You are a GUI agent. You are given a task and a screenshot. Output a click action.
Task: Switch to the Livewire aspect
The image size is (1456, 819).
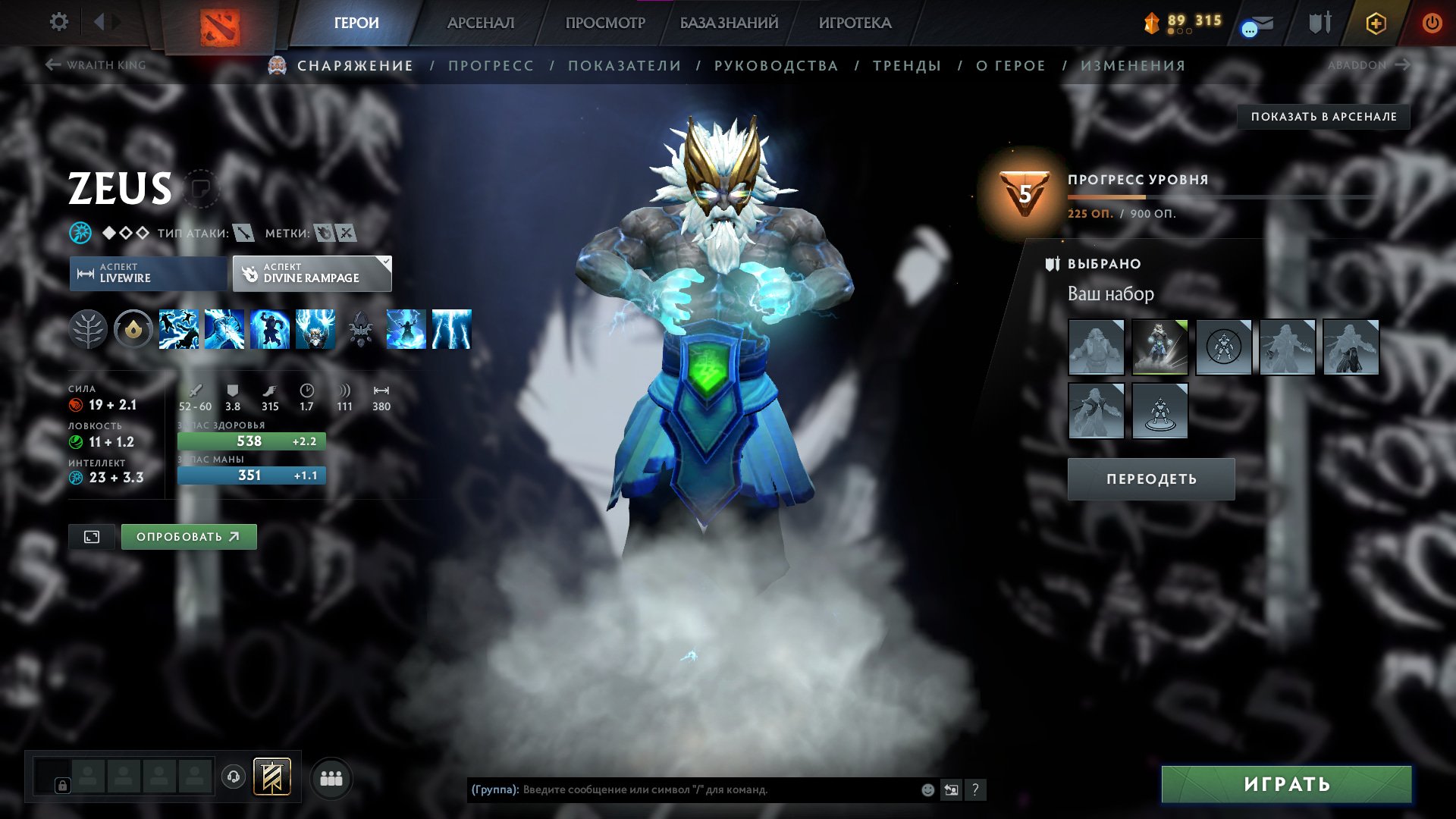[146, 274]
